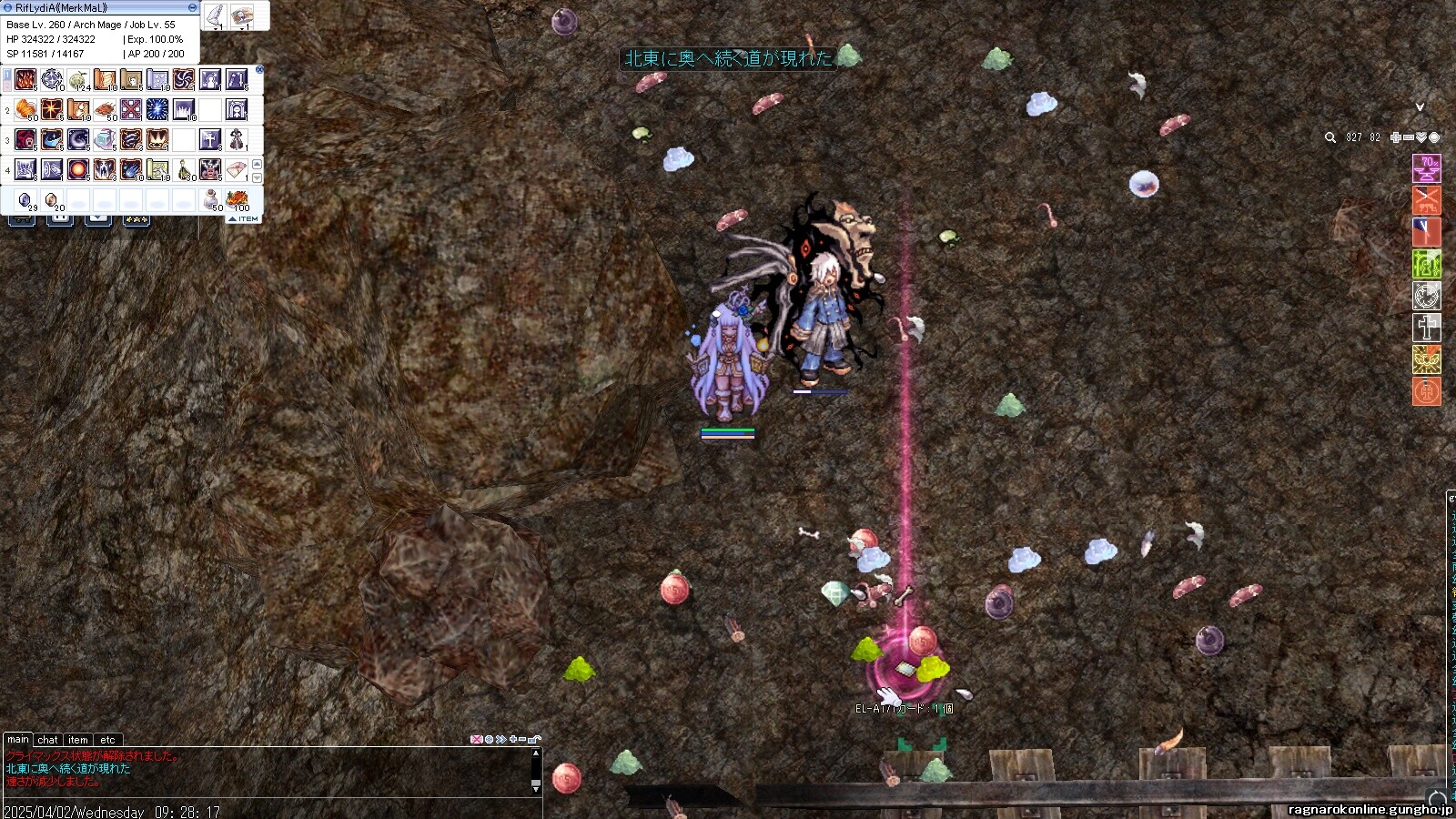
Task: Zoom out the minimap with minus button
Action: click(1409, 137)
